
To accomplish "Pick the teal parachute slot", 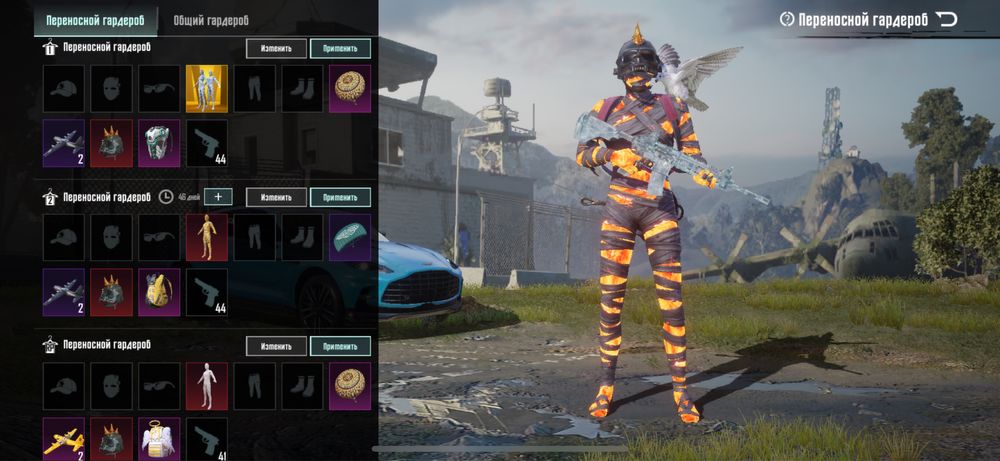I will (350, 238).
